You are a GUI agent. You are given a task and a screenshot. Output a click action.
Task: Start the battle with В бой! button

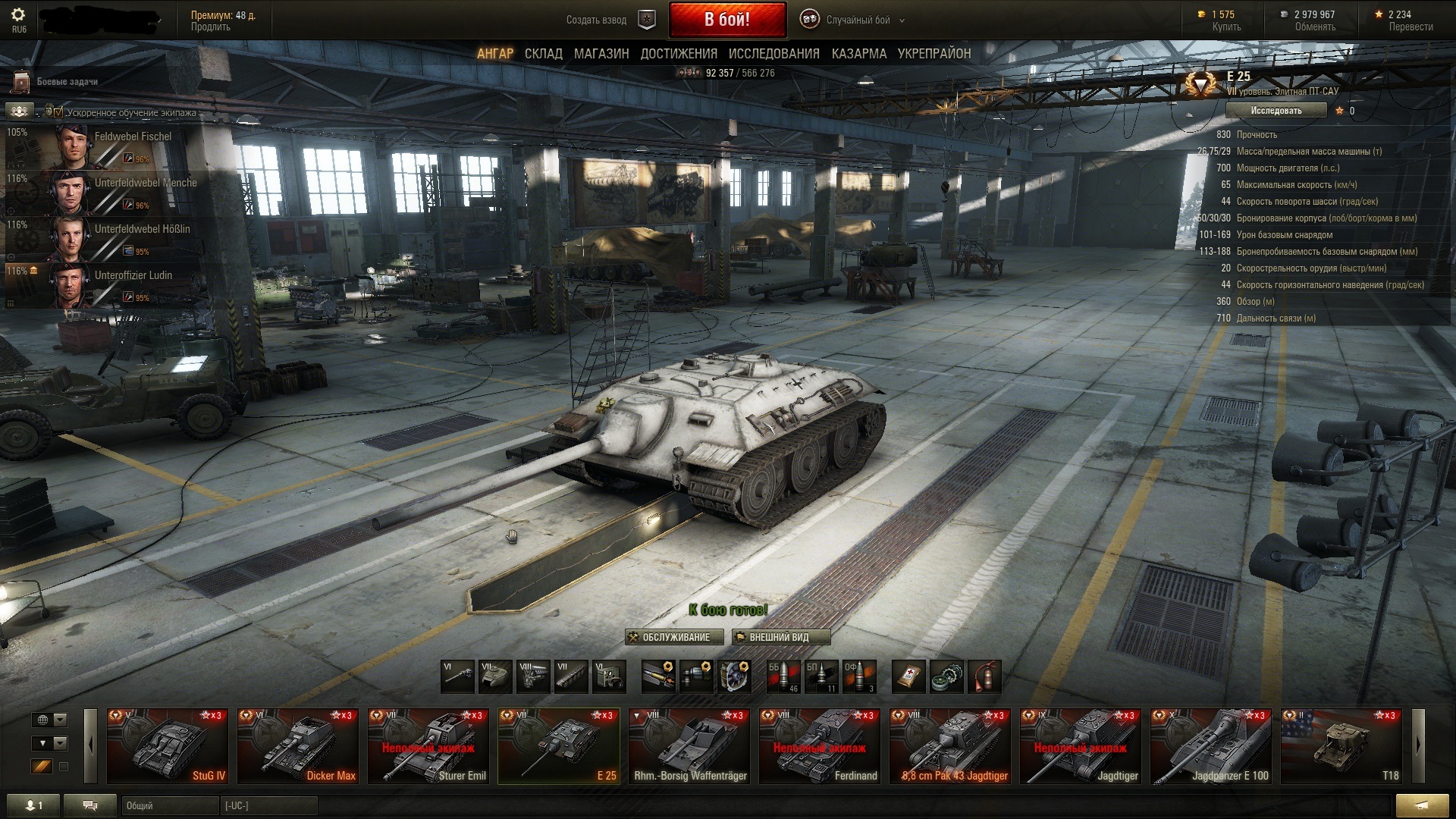tap(726, 20)
